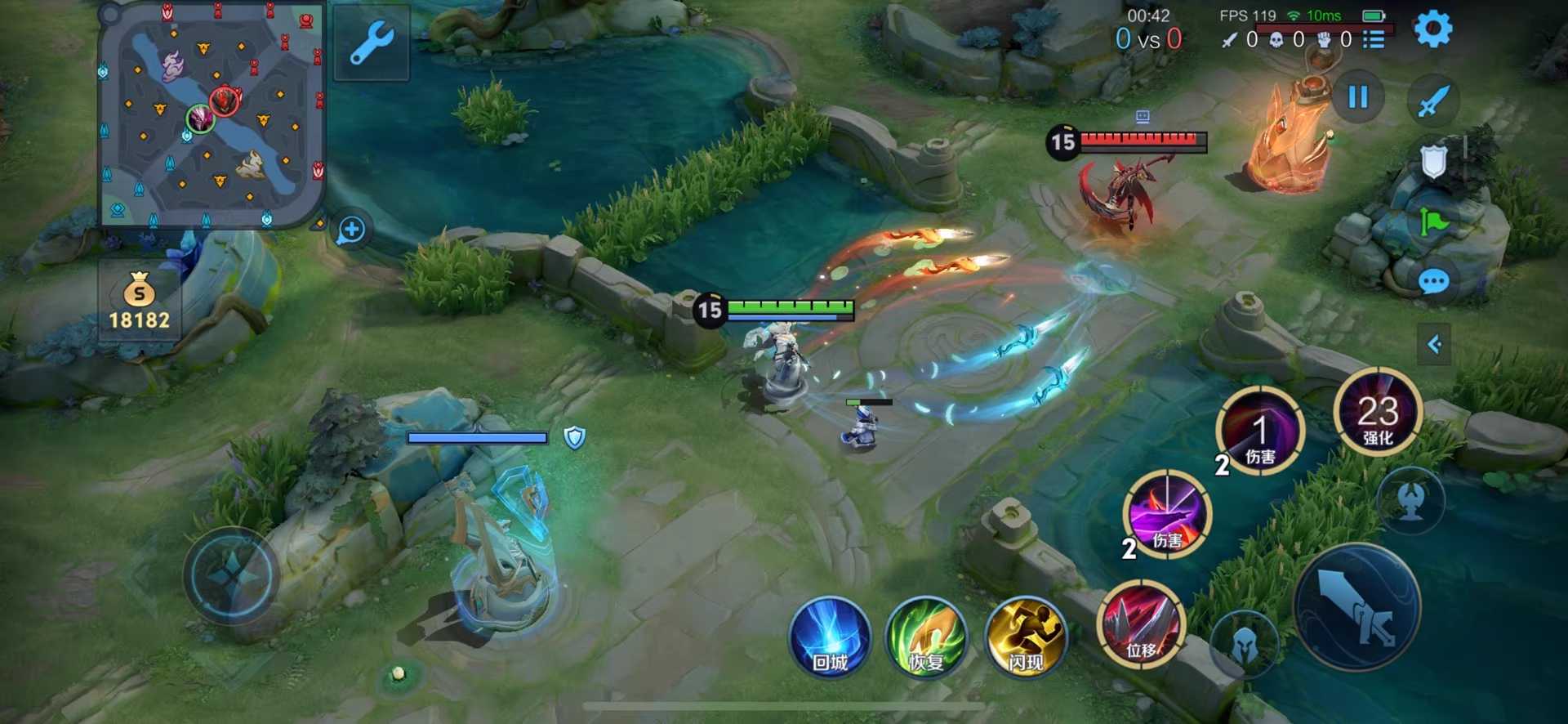Click the minimap
The height and width of the screenshot is (724, 1568).
click(x=212, y=114)
